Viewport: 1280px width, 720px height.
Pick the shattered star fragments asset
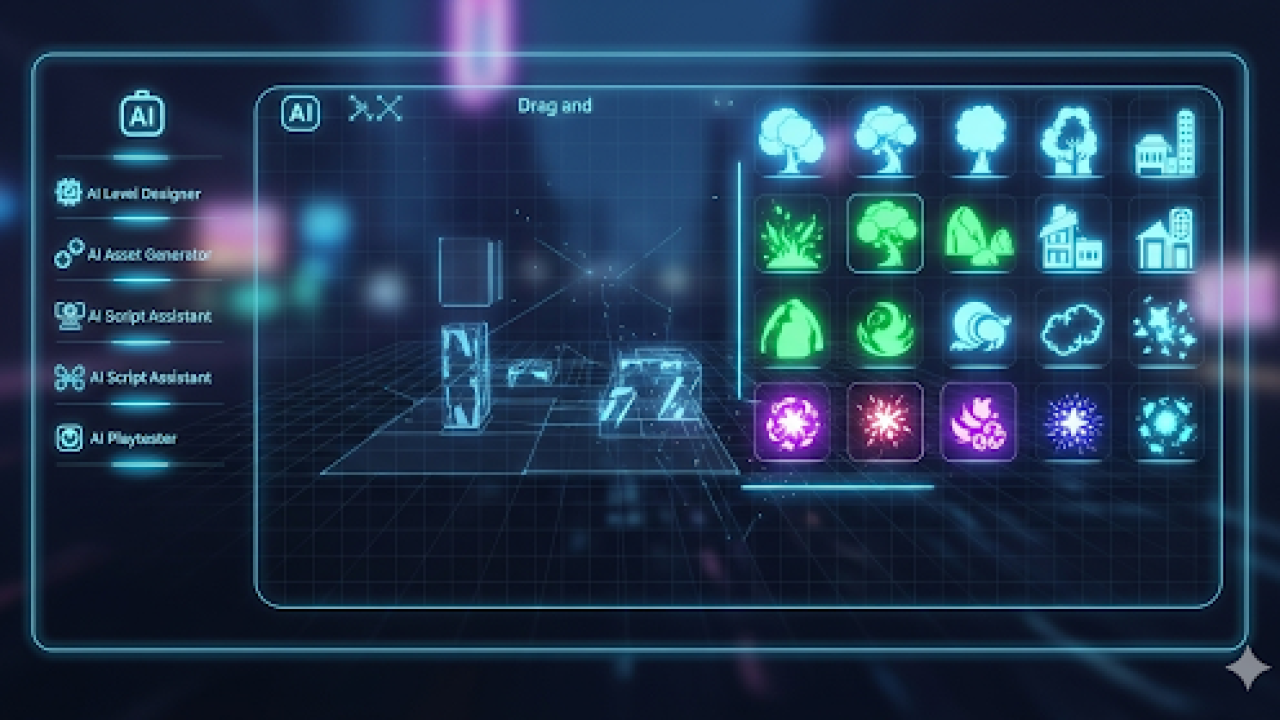1165,328
